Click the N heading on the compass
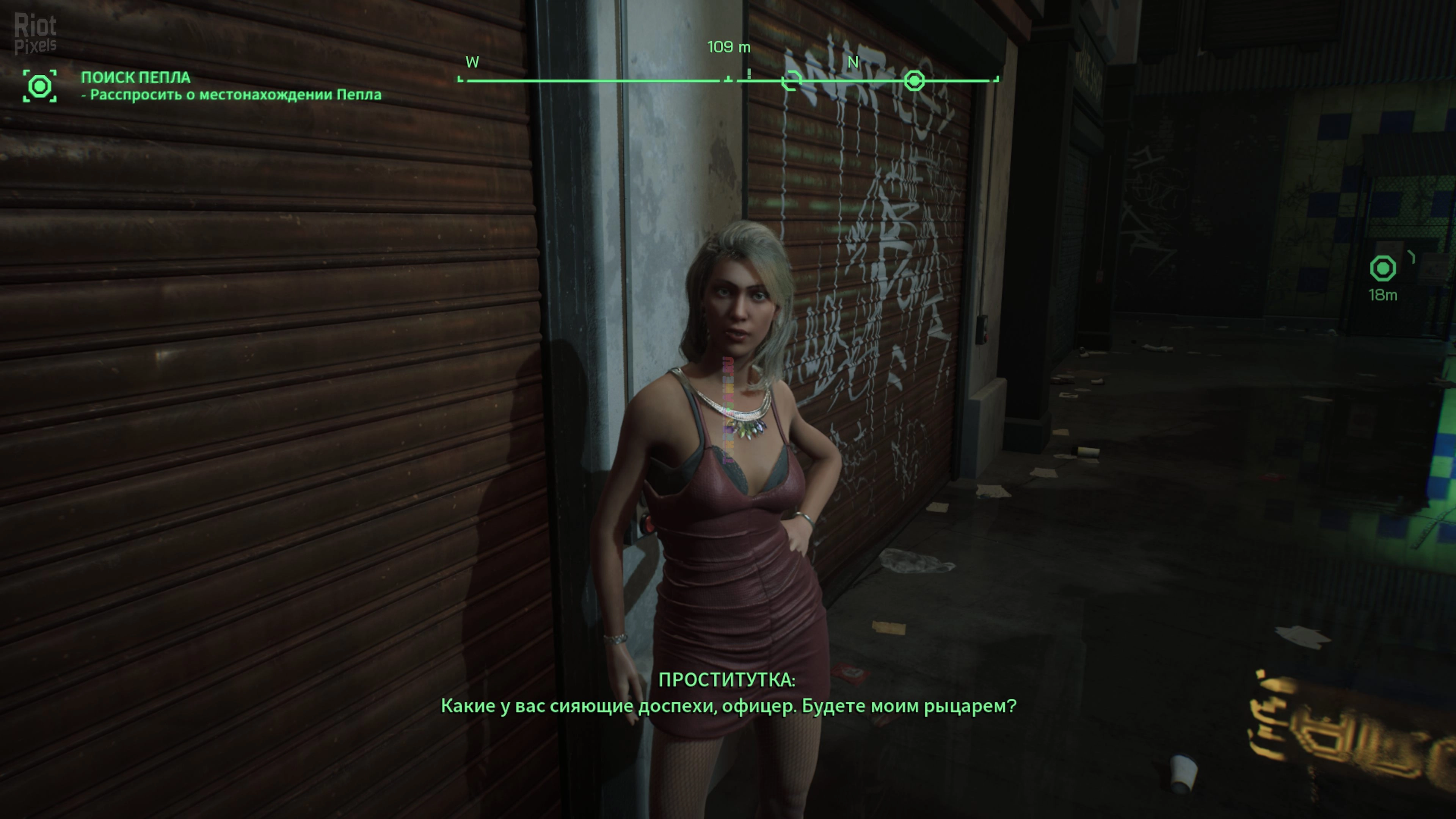The height and width of the screenshot is (819, 1456). tap(853, 62)
